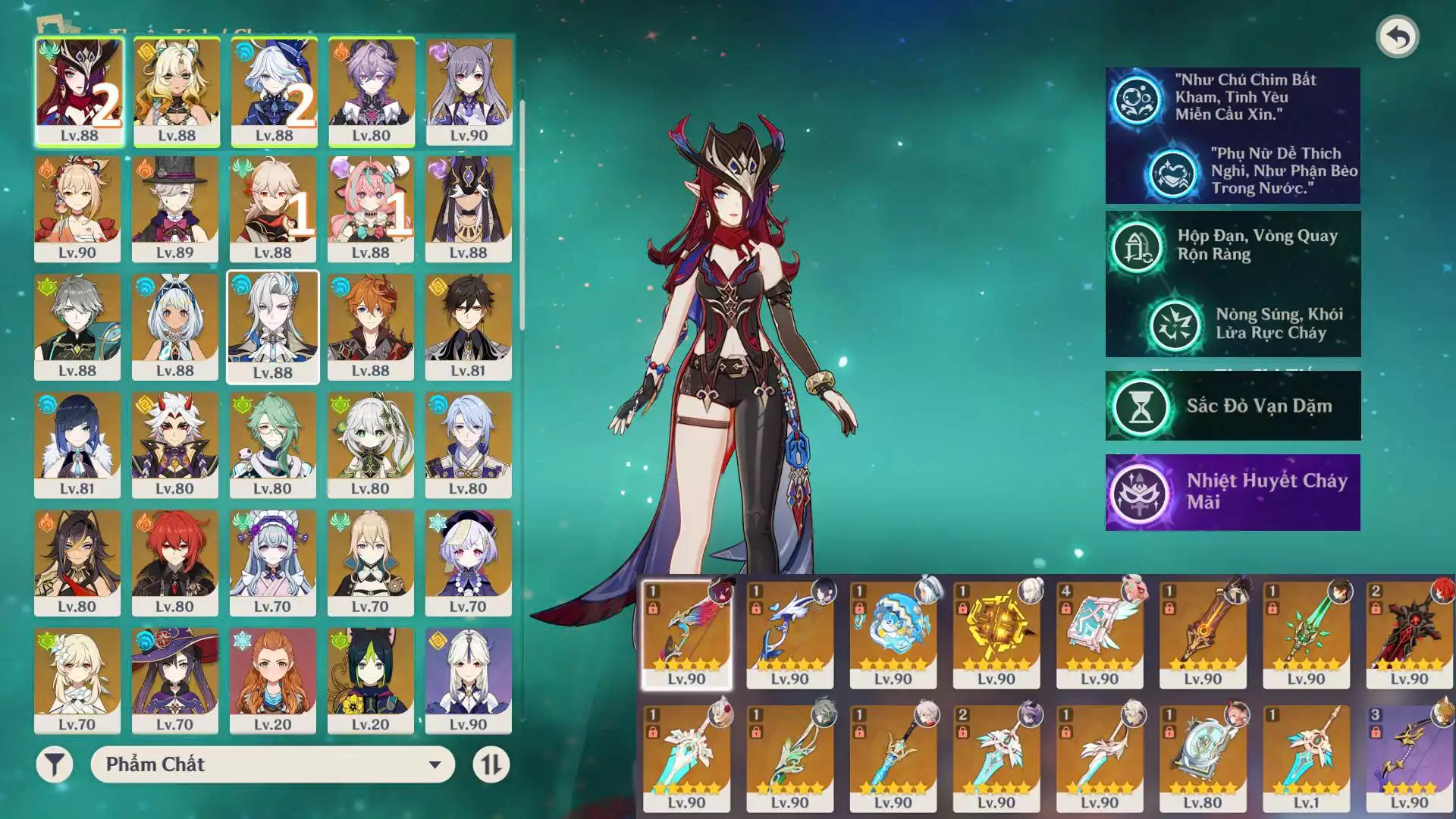
Task: Toggle the sort order arrows button
Action: pyautogui.click(x=491, y=764)
